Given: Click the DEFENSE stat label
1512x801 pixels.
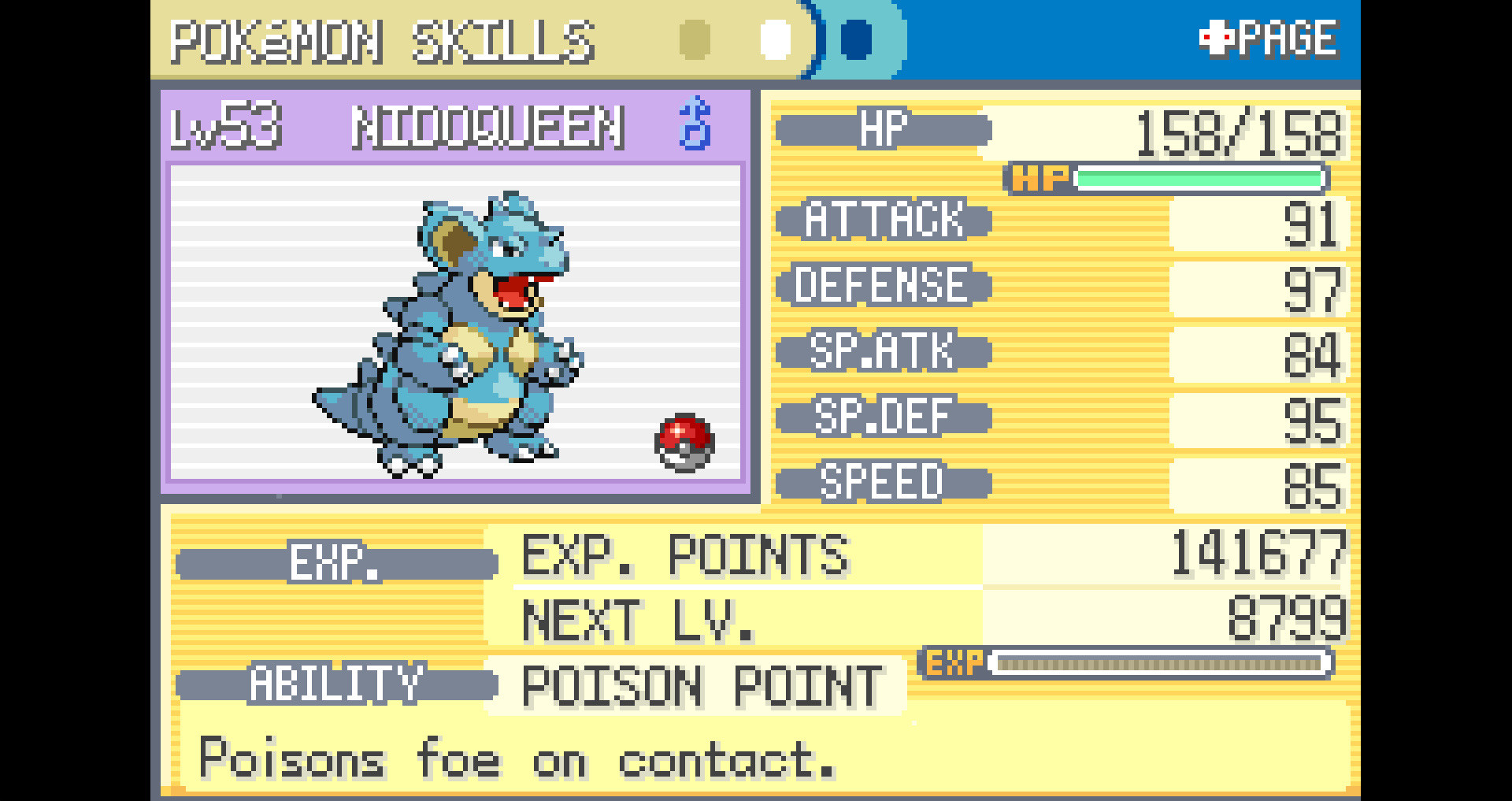Looking at the screenshot, I should pos(884,285).
